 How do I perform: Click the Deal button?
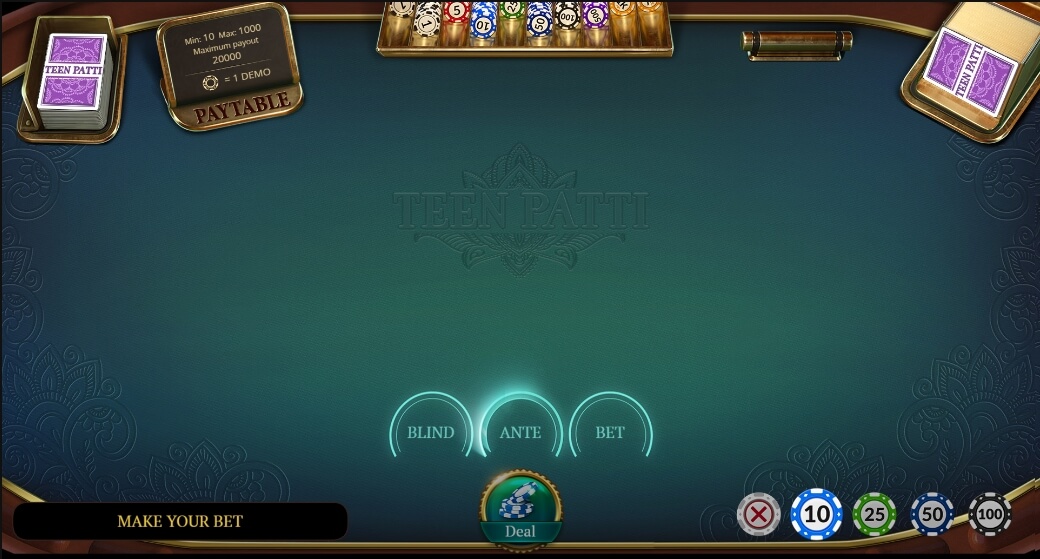point(520,509)
